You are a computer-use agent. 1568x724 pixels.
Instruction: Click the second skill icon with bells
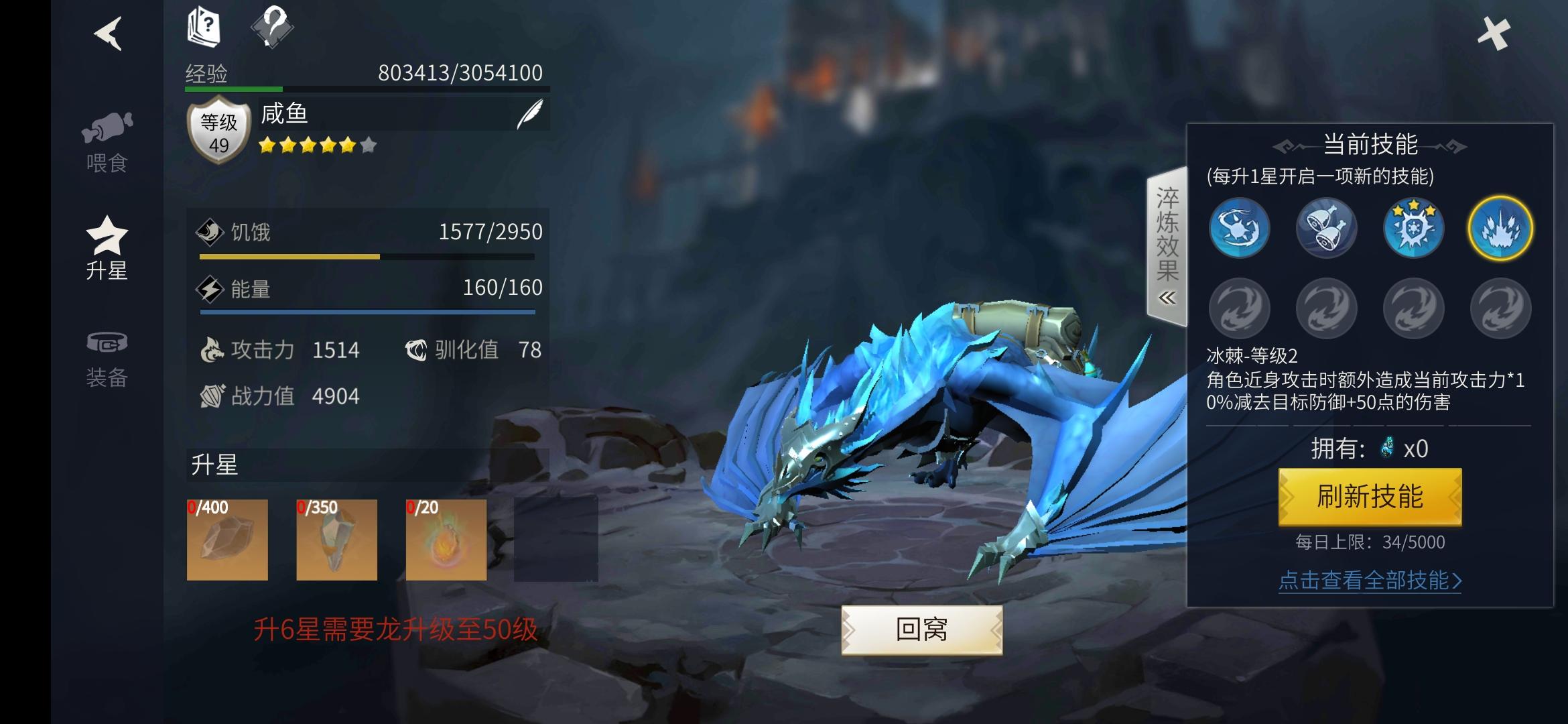1326,228
